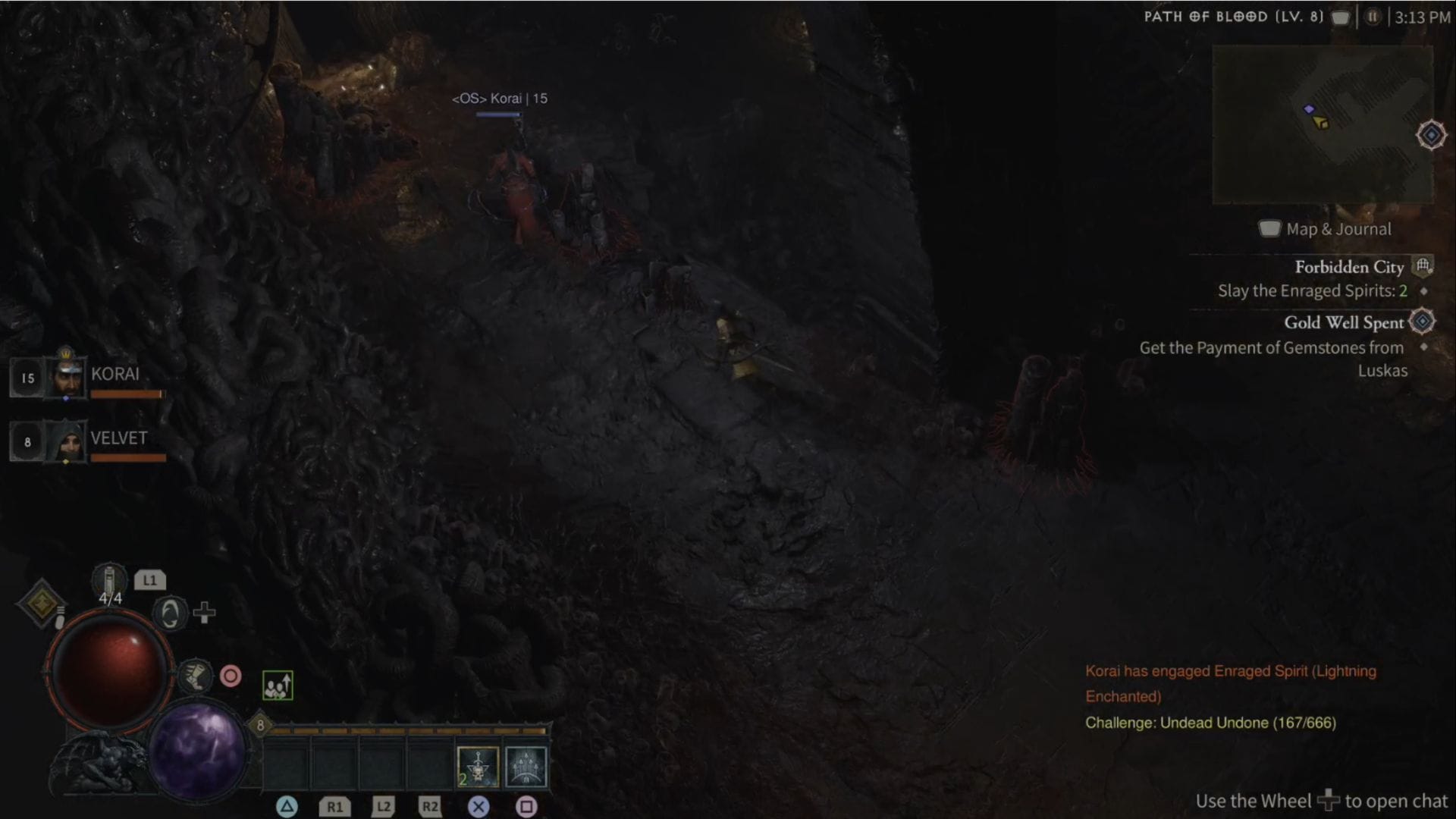
Task: Click the pause icon beside the clock
Action: 1372,17
